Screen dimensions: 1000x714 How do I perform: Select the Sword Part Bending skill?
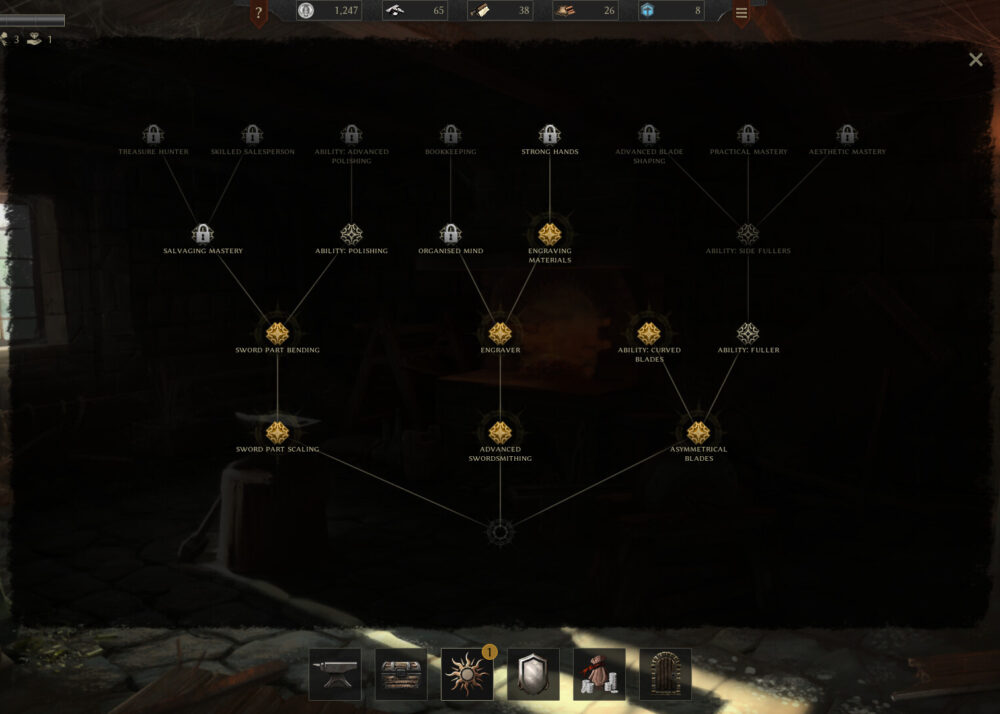point(277,333)
